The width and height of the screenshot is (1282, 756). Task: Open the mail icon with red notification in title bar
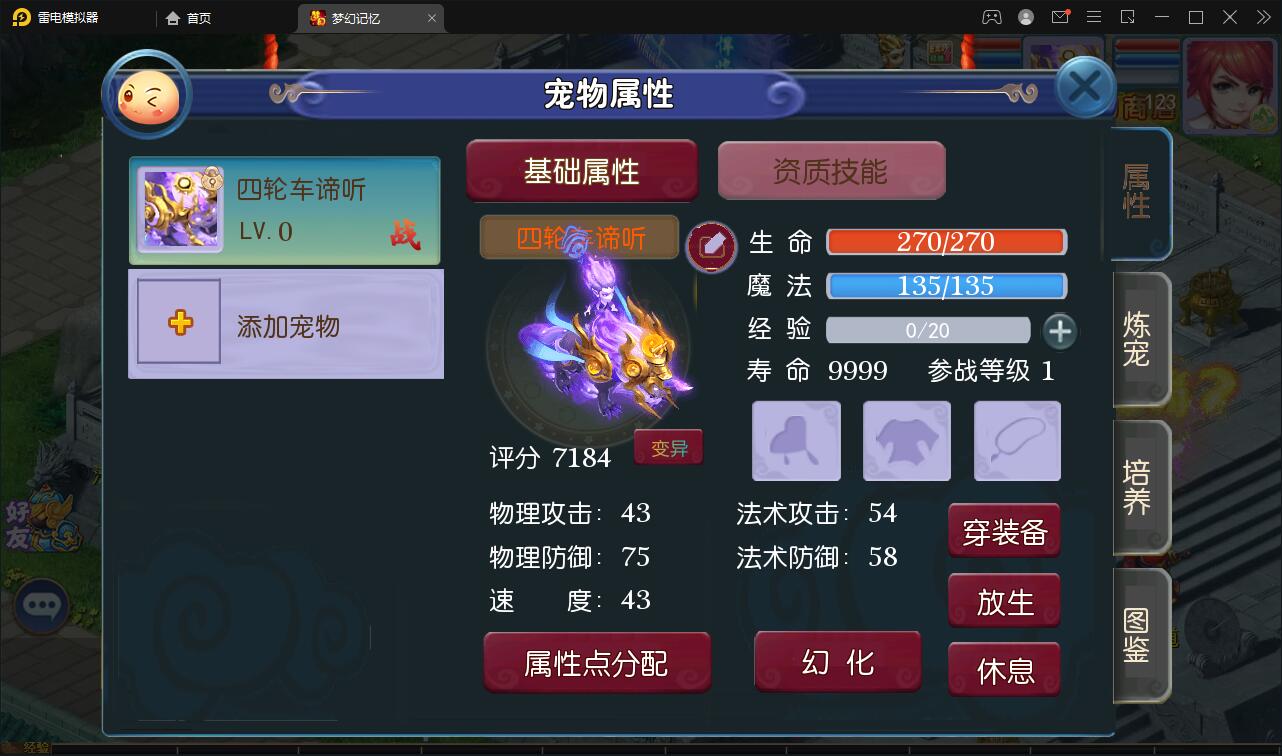(x=1061, y=17)
